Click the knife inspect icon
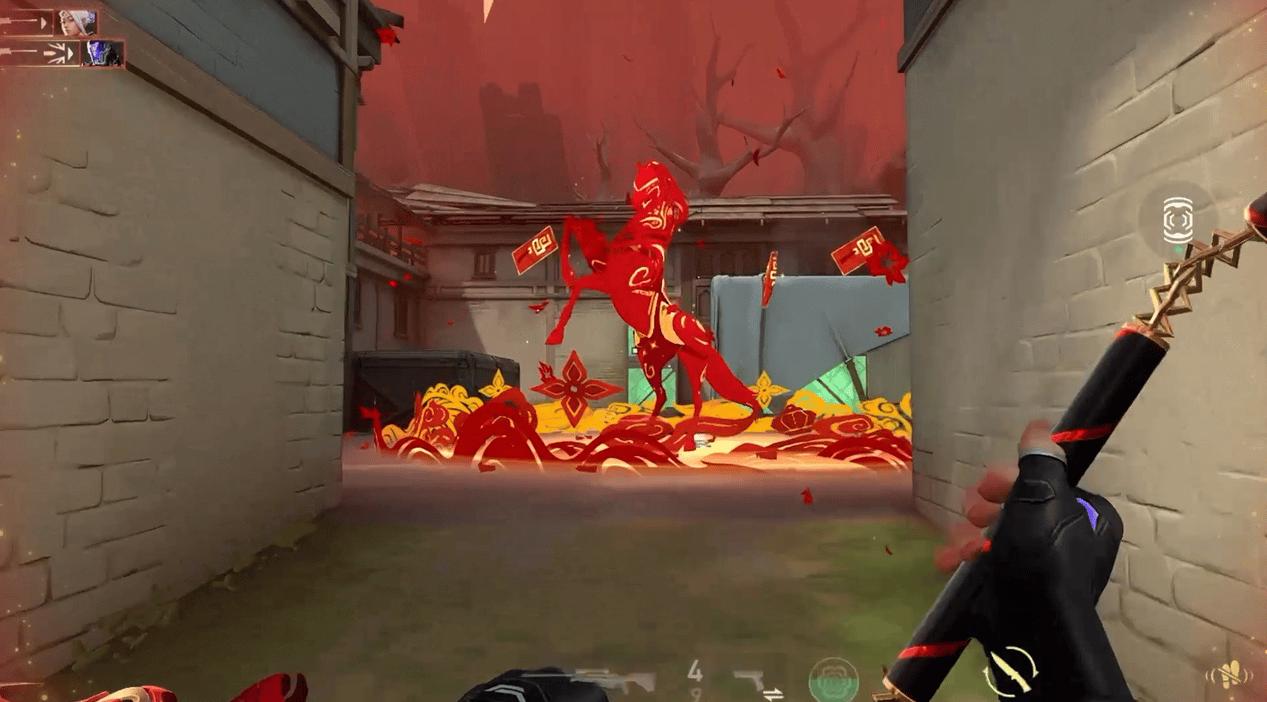Screen dimensions: 1267x702 coord(1009,671)
